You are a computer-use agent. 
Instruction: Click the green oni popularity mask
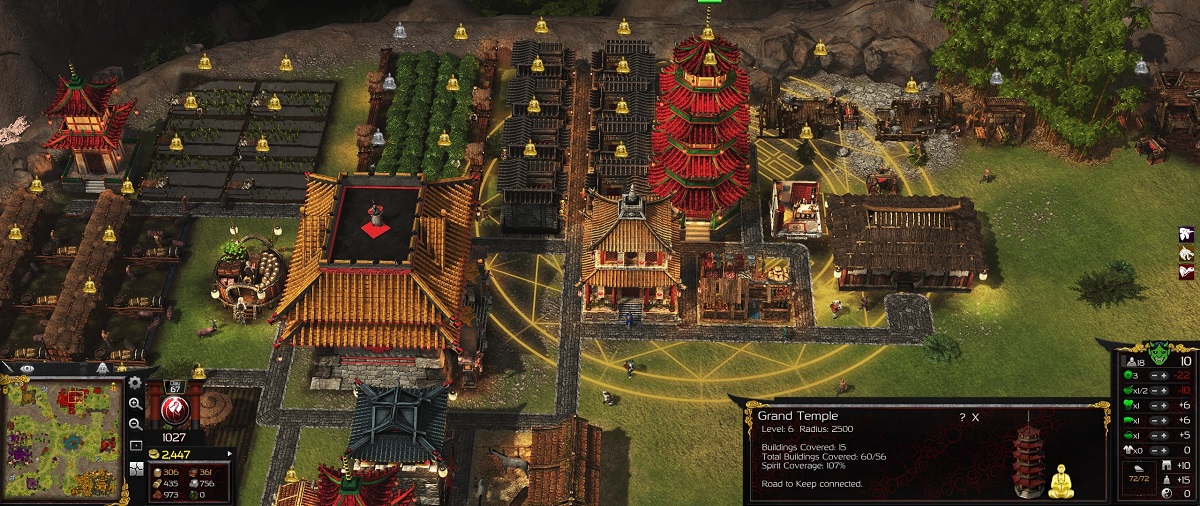1160,352
